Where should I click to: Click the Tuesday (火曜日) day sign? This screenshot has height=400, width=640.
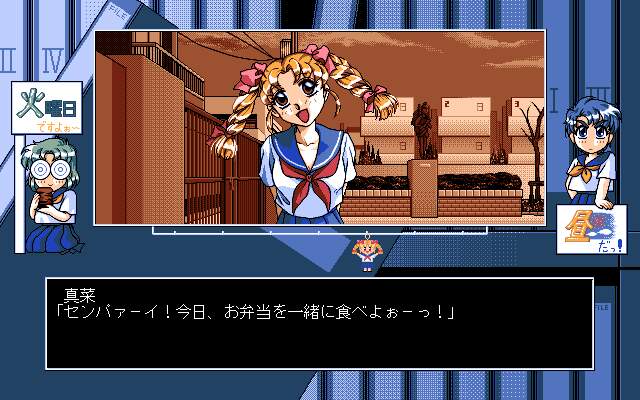pyautogui.click(x=40, y=109)
